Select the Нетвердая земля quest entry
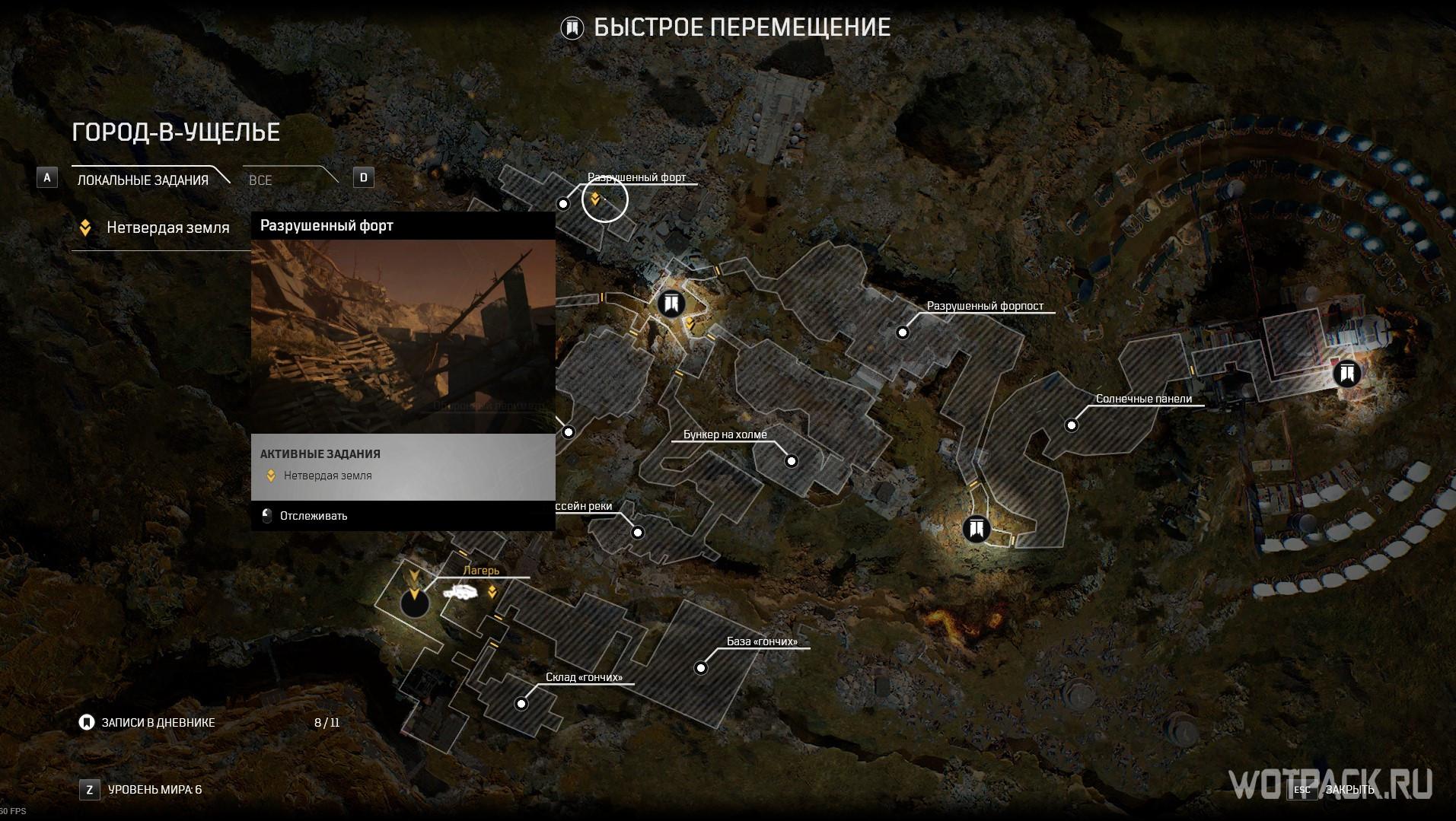The height and width of the screenshot is (821, 1456). coord(167,228)
